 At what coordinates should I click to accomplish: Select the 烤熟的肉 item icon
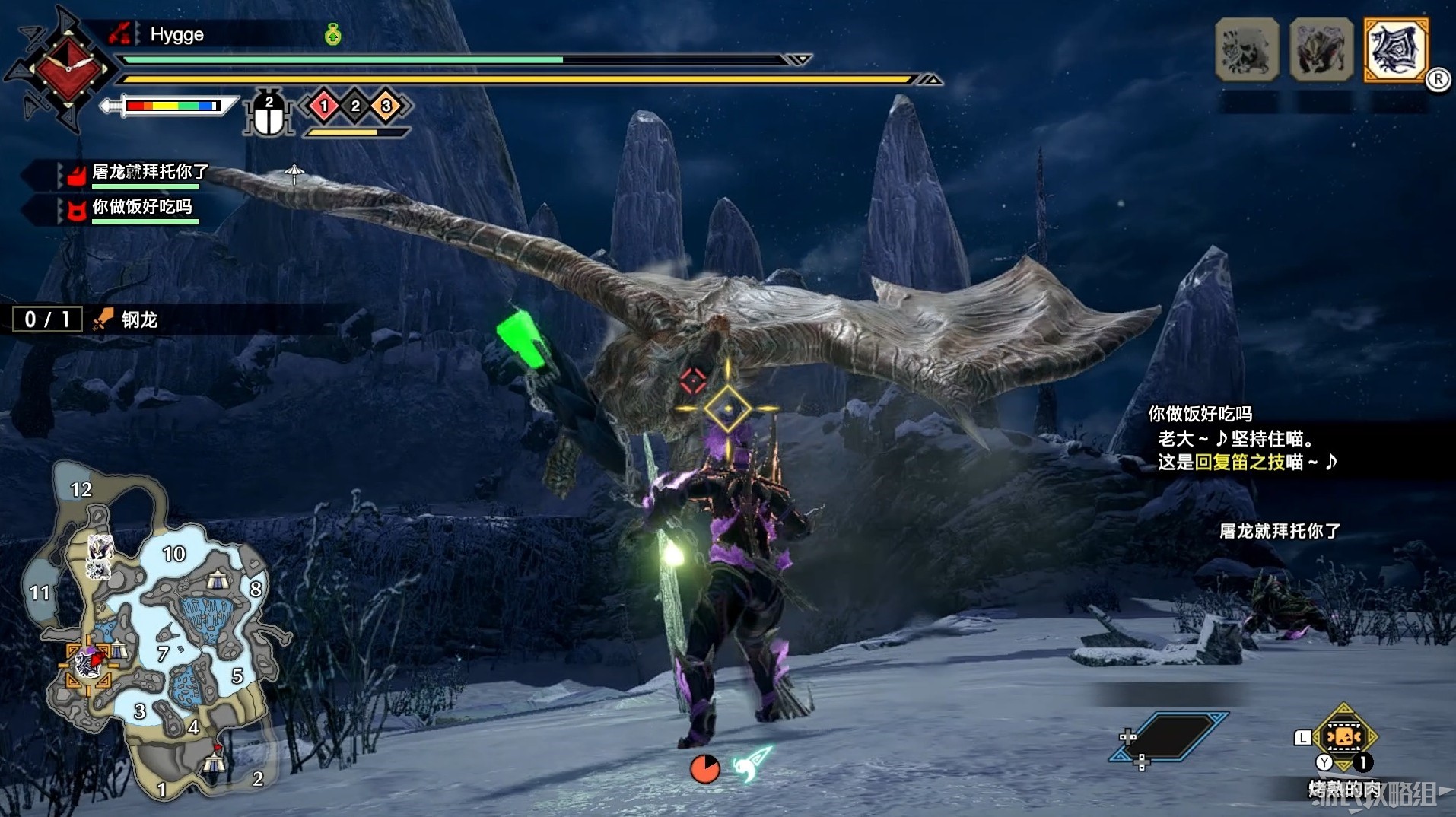[1343, 737]
